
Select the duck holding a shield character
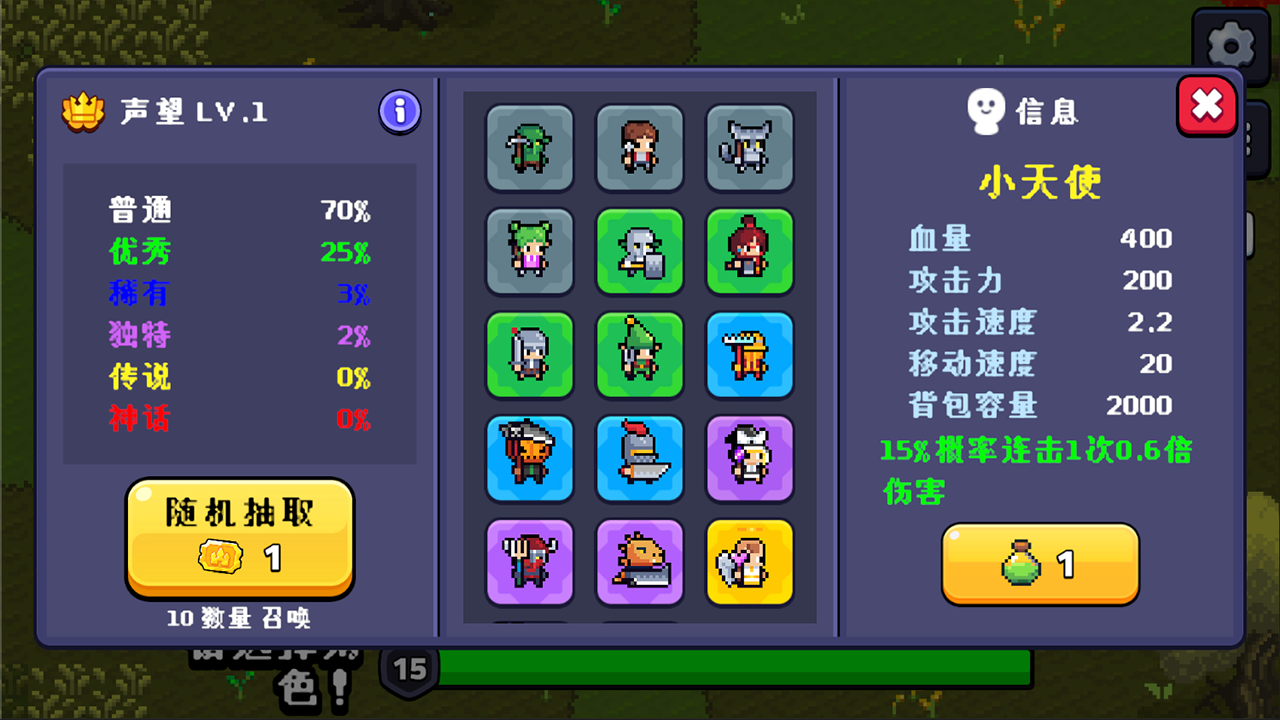point(640,251)
